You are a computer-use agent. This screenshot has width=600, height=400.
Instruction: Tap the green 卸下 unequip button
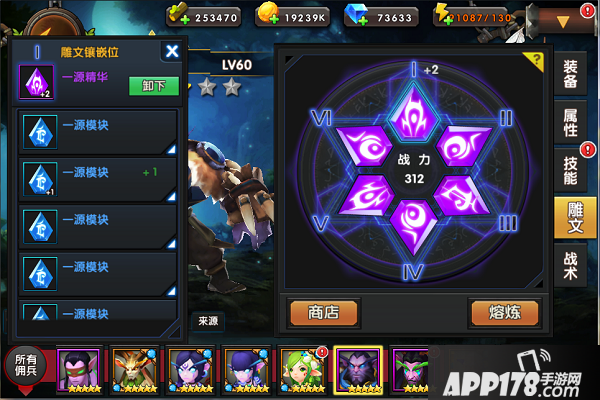pyautogui.click(x=154, y=86)
